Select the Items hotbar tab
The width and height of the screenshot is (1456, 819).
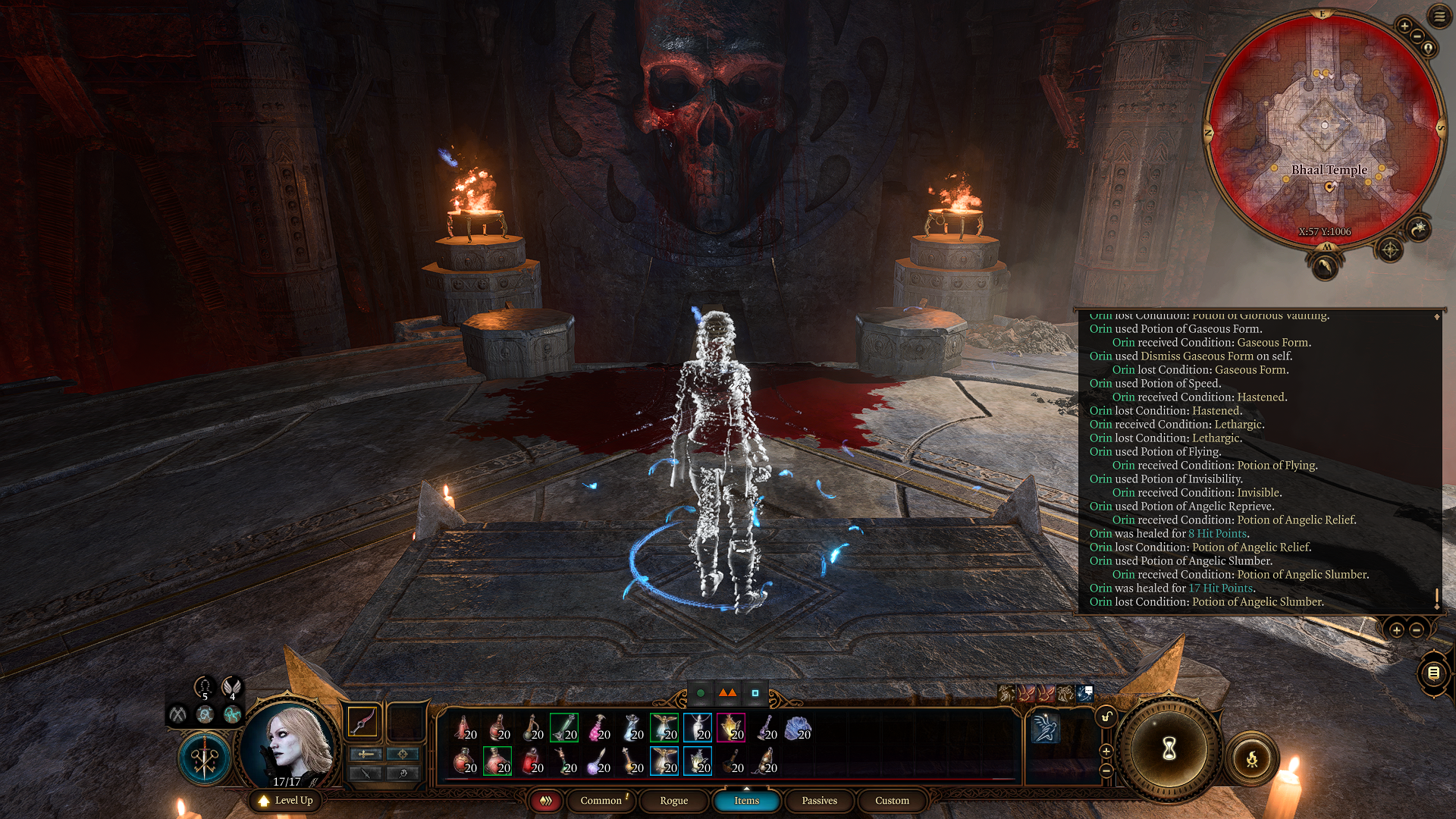[746, 801]
